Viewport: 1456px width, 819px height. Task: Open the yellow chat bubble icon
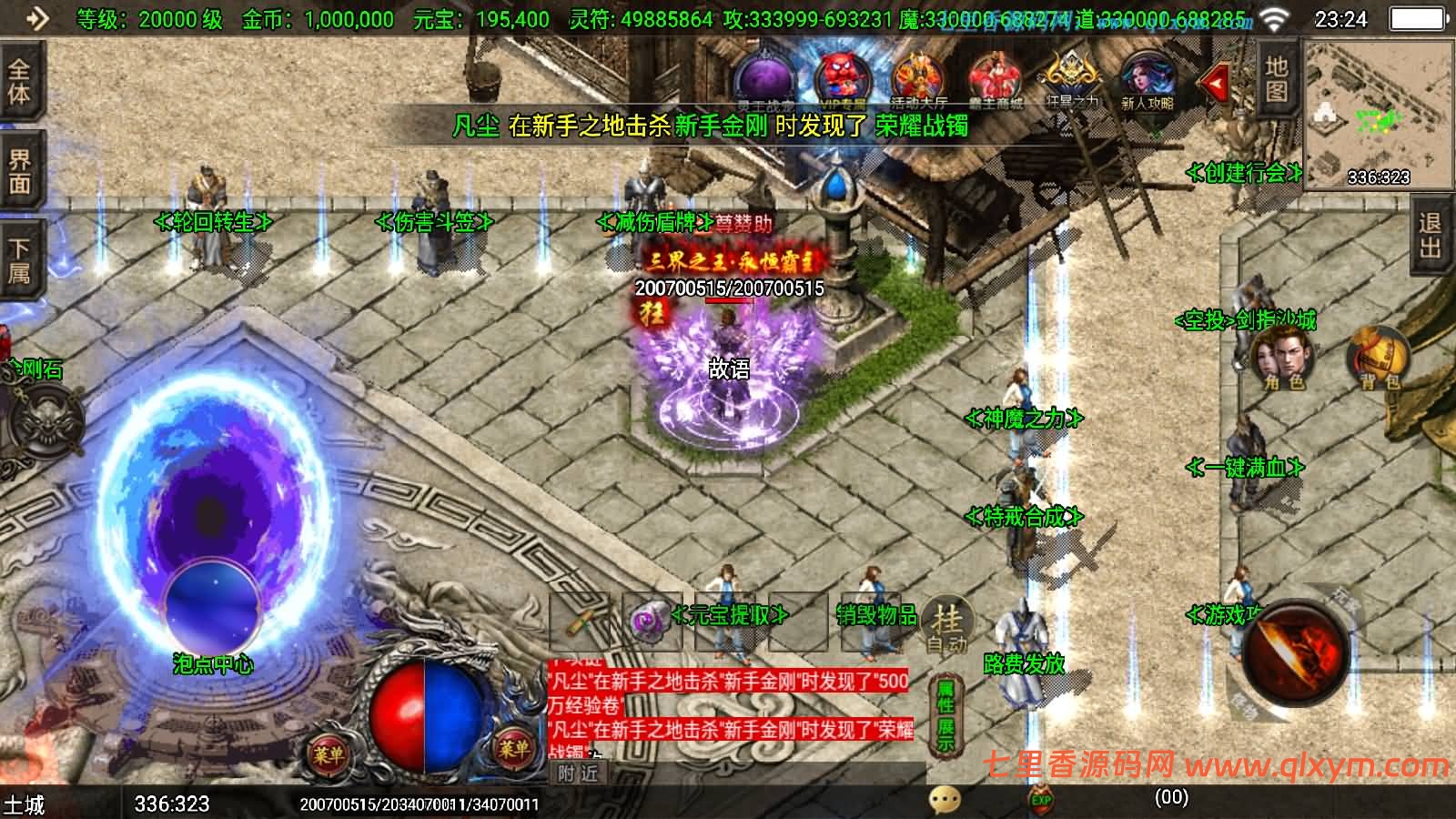point(945,801)
